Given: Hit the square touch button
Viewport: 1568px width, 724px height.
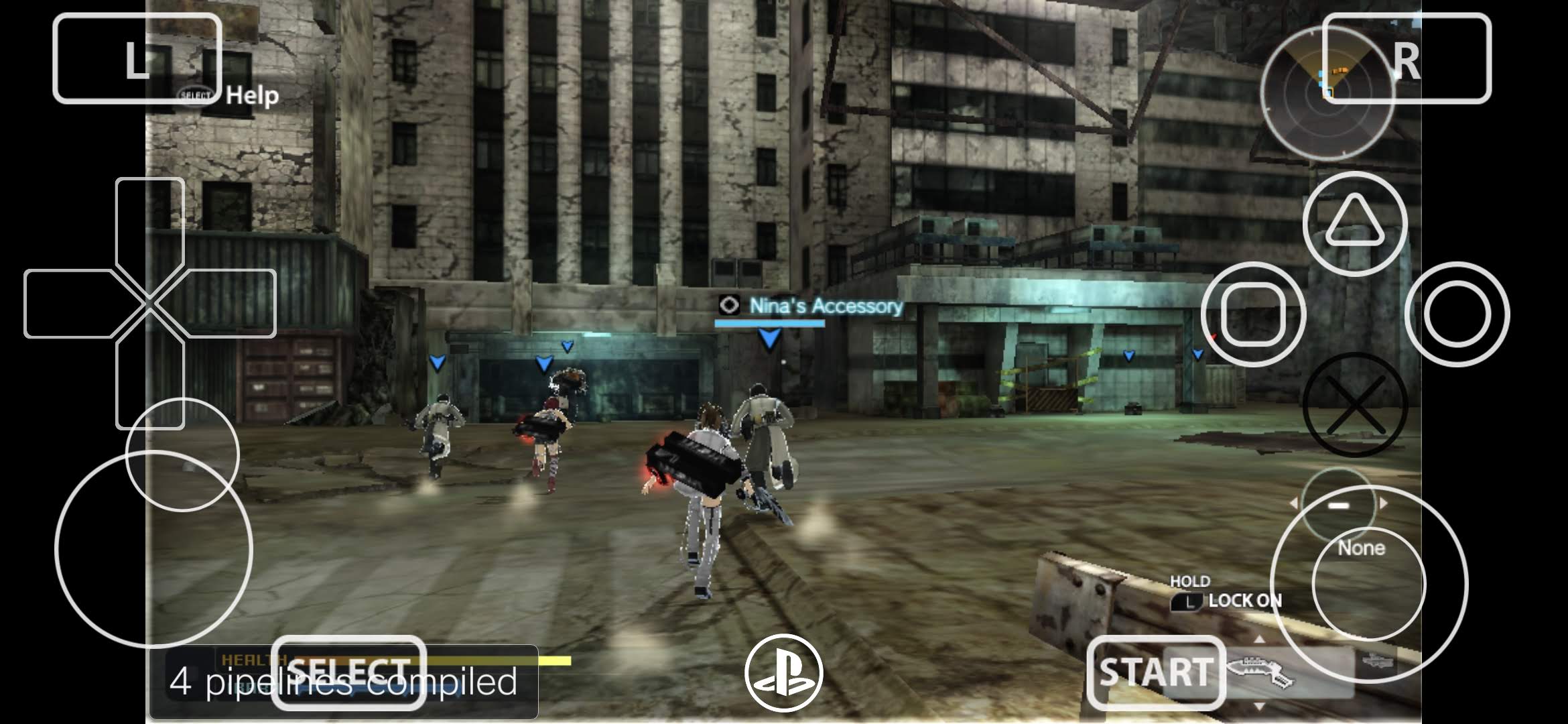Looking at the screenshot, I should 1253,314.
